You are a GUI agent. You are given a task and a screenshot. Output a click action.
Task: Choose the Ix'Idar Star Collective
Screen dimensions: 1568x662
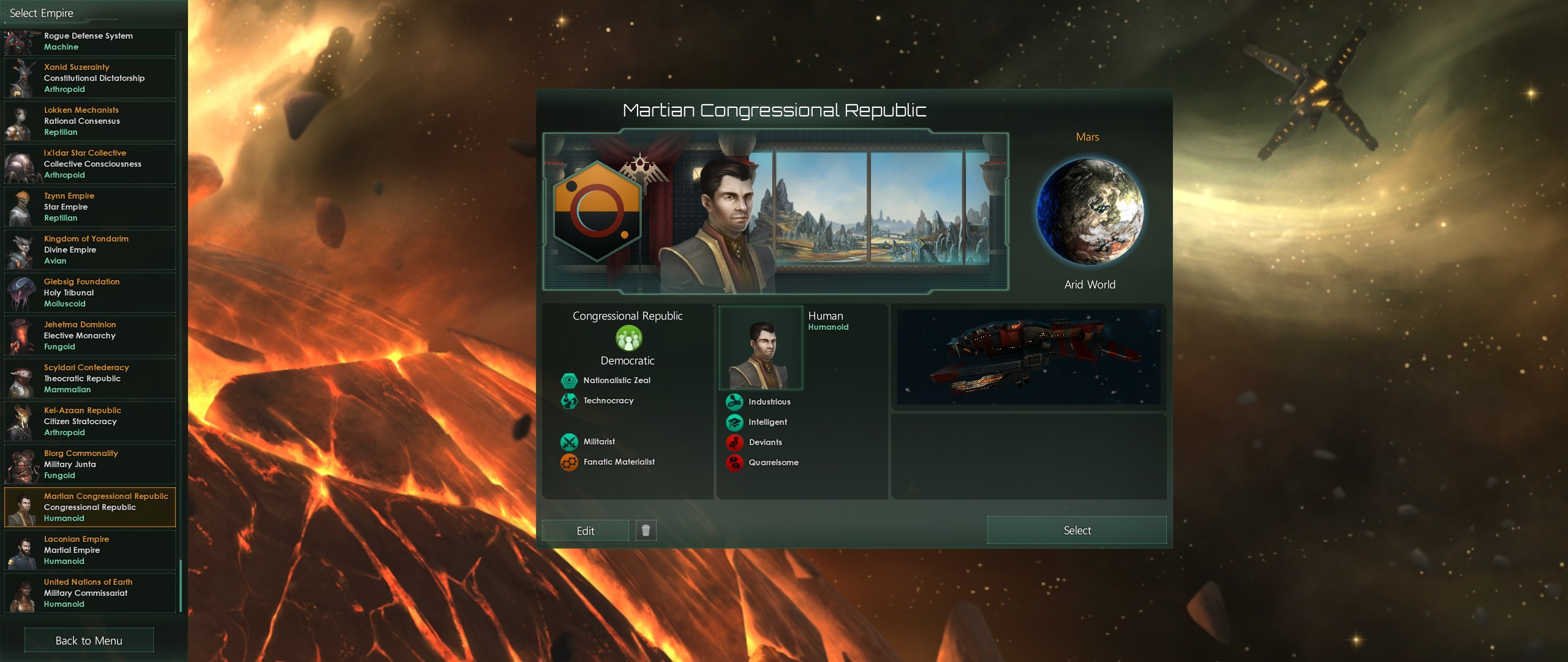(89, 164)
